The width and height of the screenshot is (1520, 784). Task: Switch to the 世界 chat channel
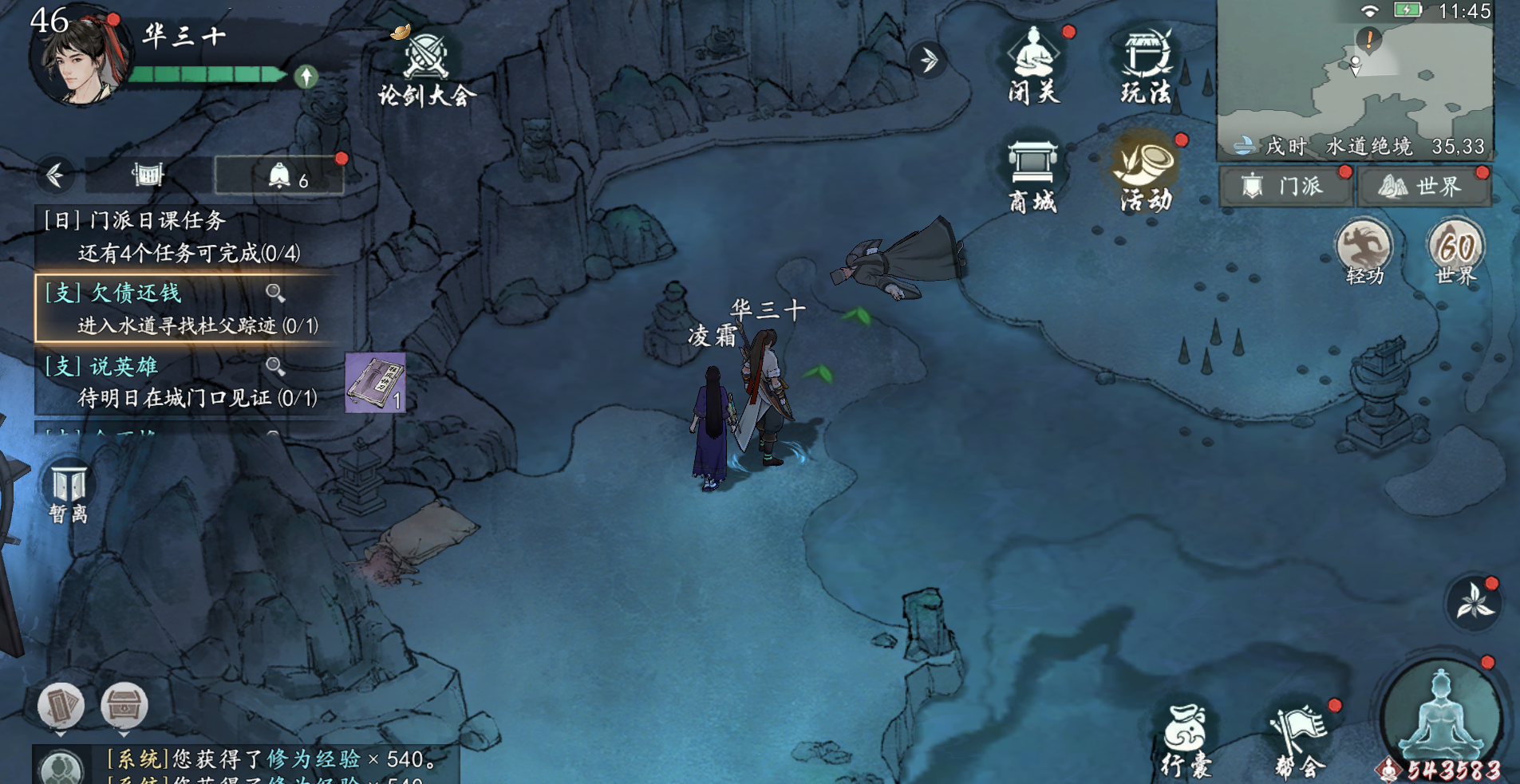click(x=1425, y=187)
